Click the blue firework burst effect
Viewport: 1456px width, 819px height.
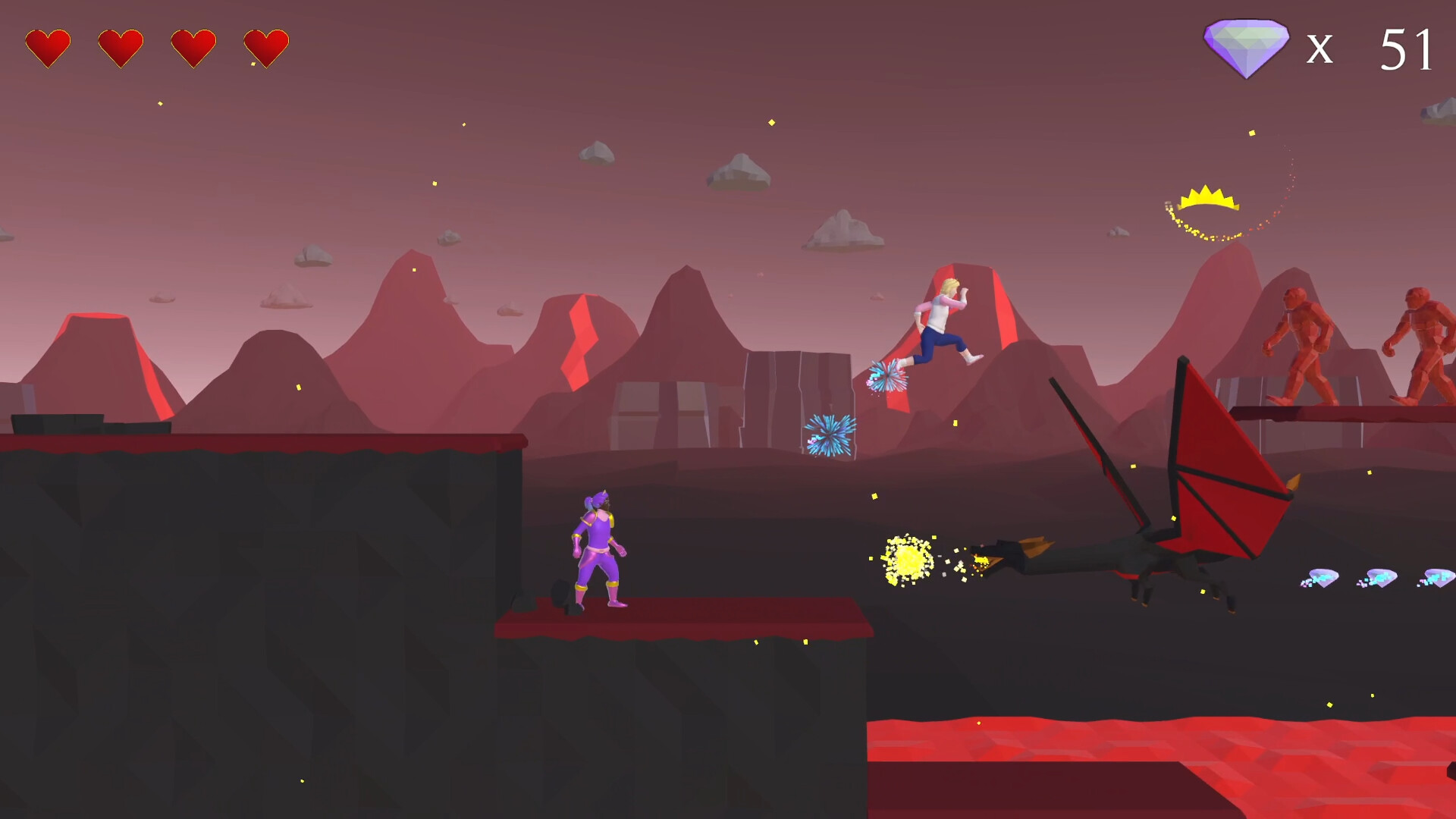coord(830,435)
